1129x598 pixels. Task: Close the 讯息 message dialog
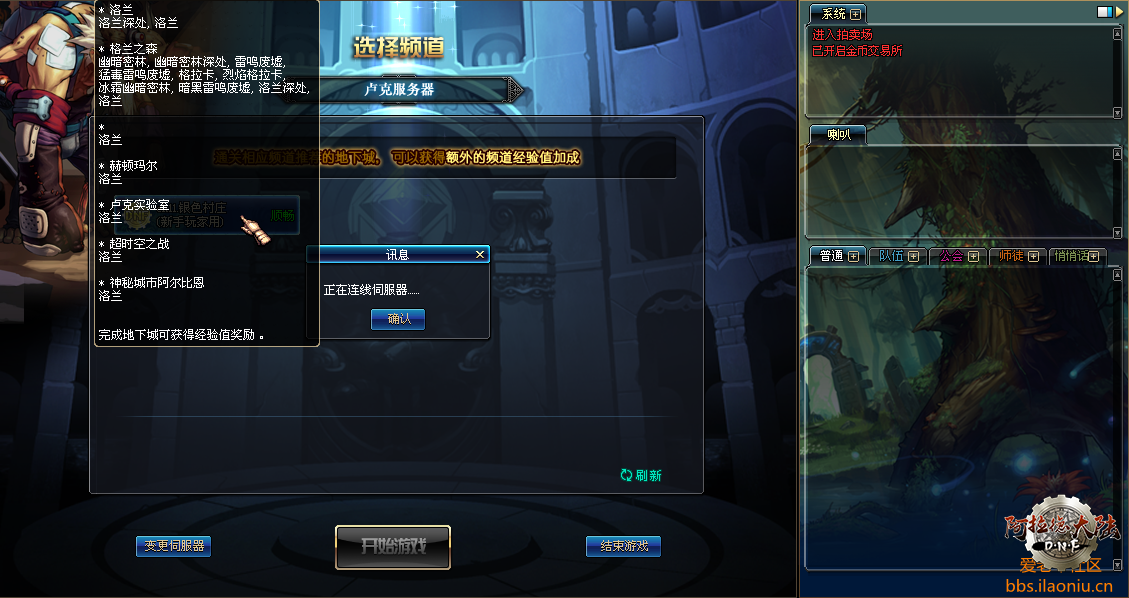480,255
